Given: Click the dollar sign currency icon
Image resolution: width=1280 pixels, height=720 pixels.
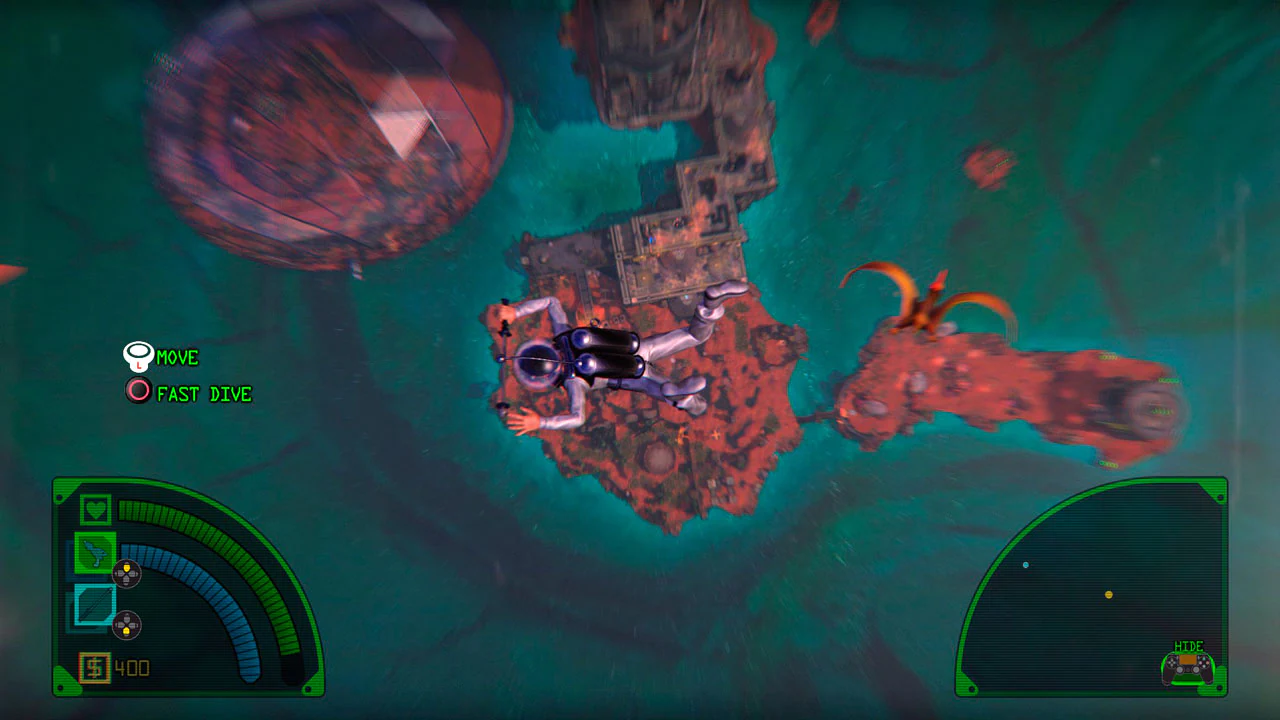Looking at the screenshot, I should [x=93, y=667].
